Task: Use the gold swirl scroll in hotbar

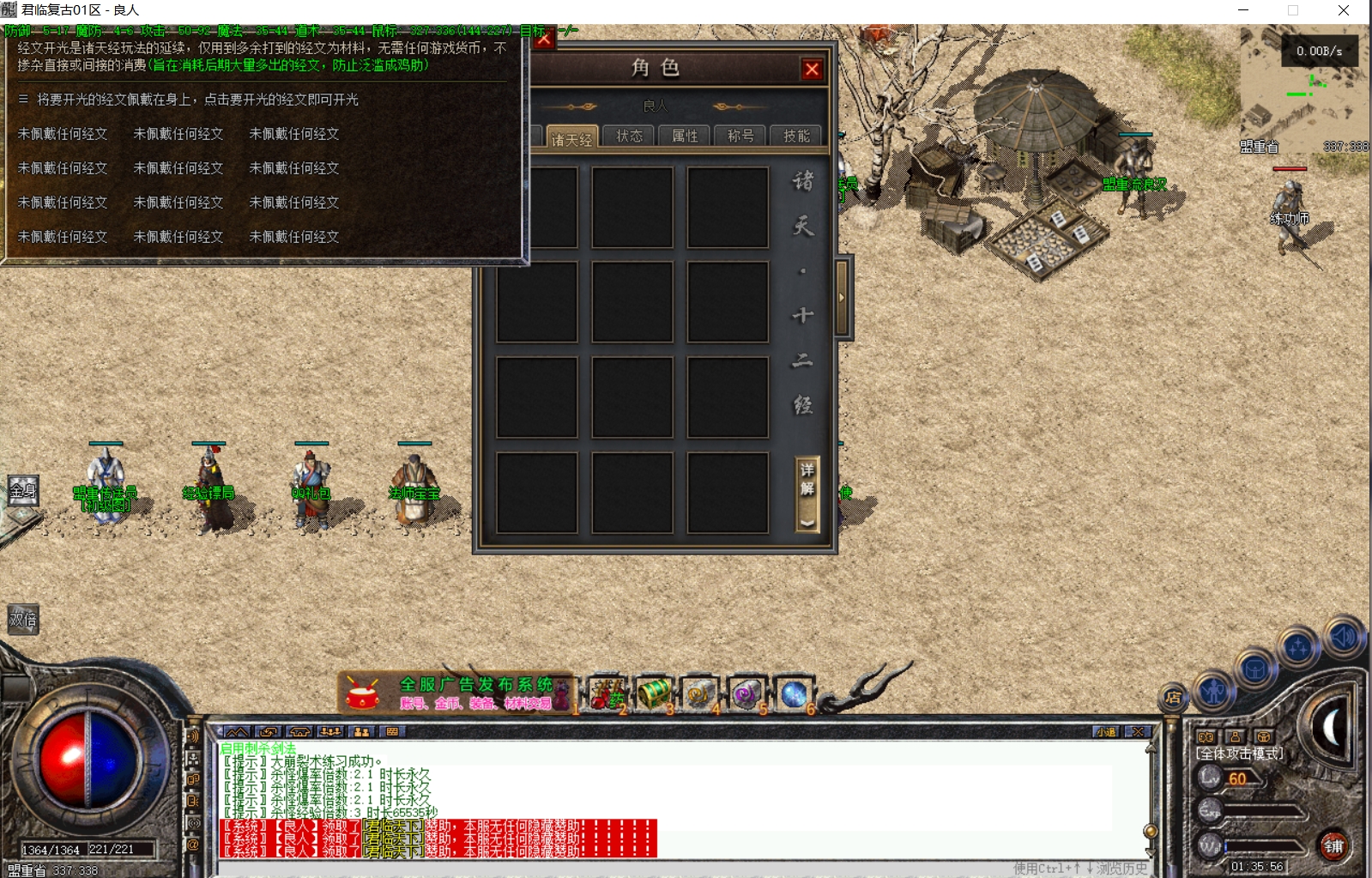Action: [x=700, y=693]
